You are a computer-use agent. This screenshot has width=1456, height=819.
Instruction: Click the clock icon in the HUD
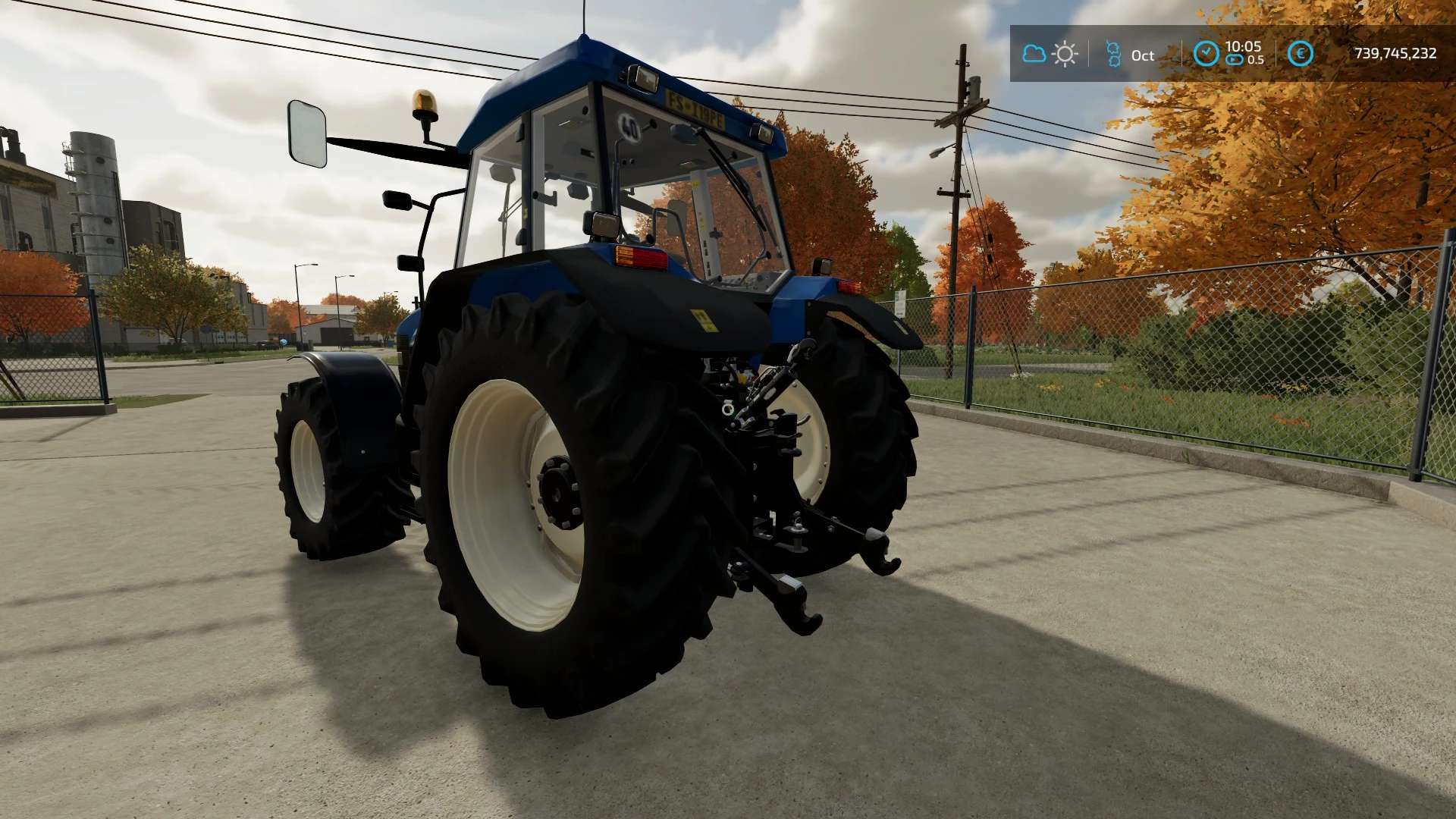coord(1206,53)
